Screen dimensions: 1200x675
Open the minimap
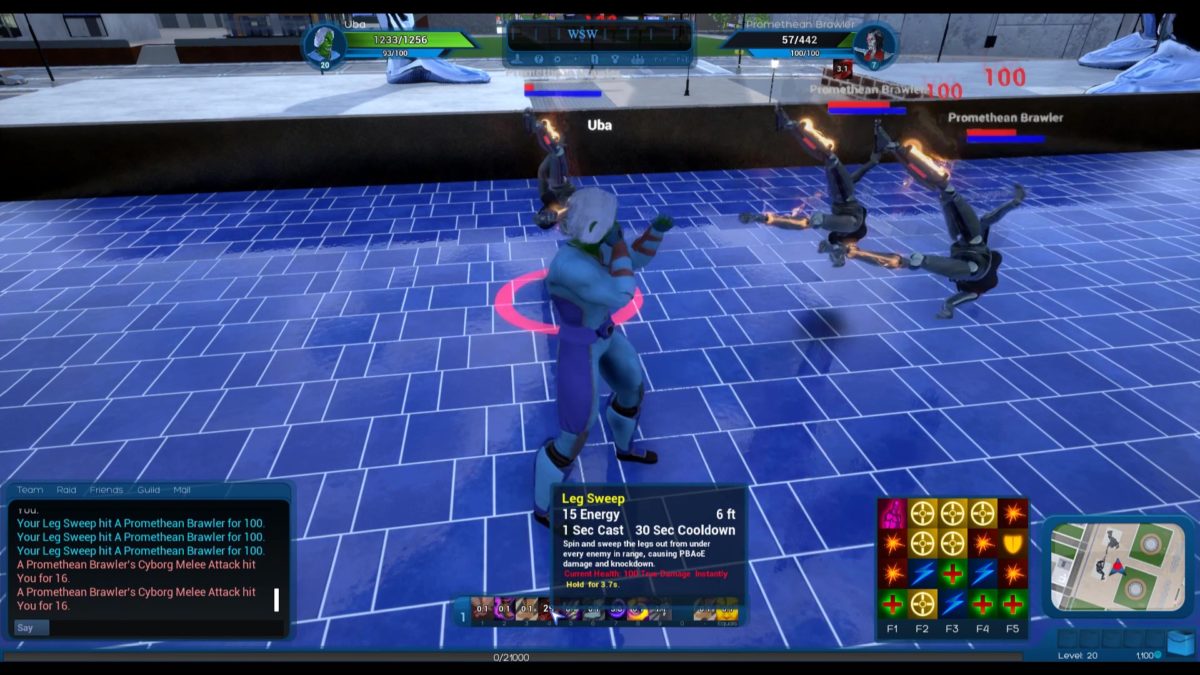(x=1117, y=567)
